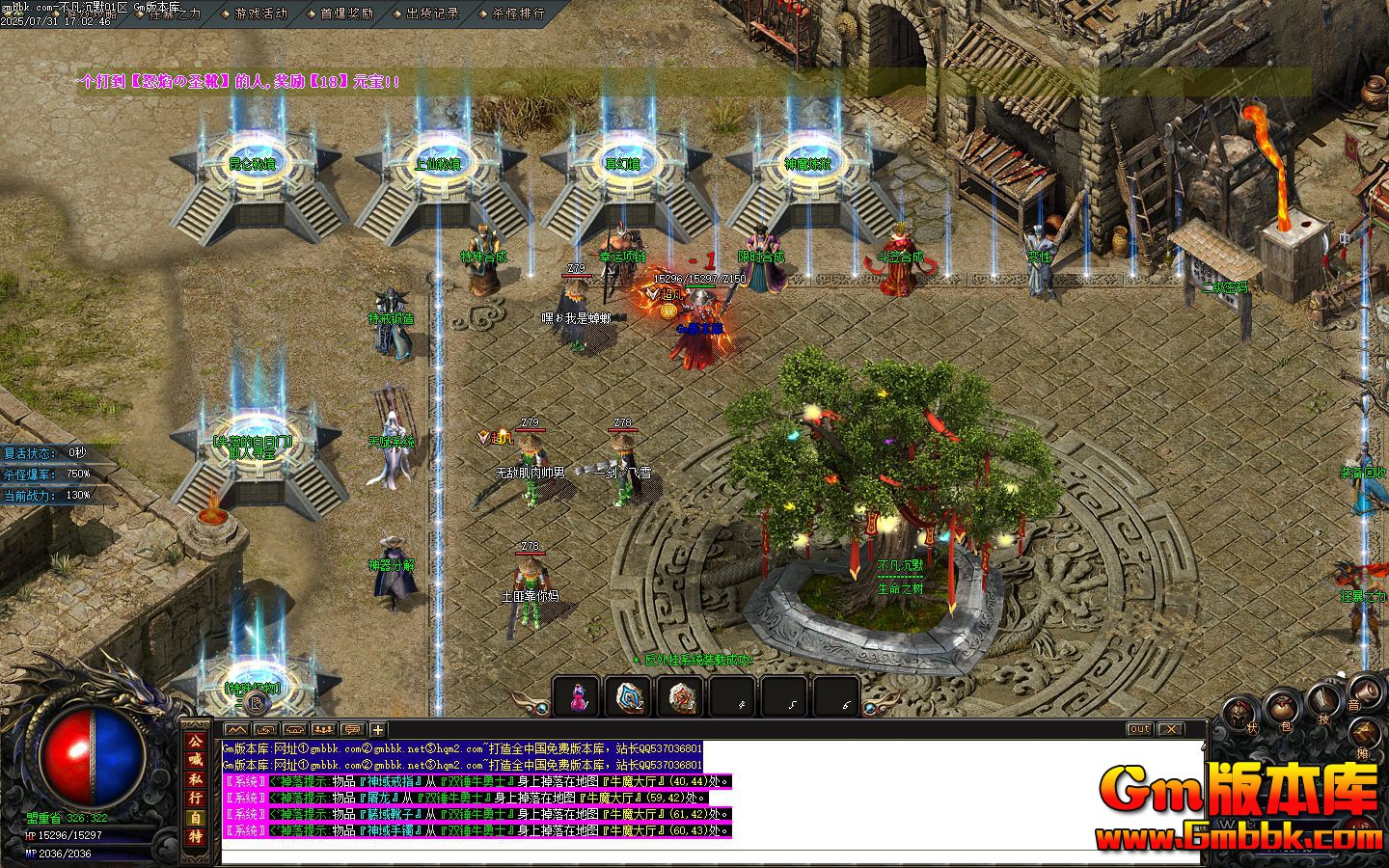Open the 狂暴之力 top menu

point(174,14)
